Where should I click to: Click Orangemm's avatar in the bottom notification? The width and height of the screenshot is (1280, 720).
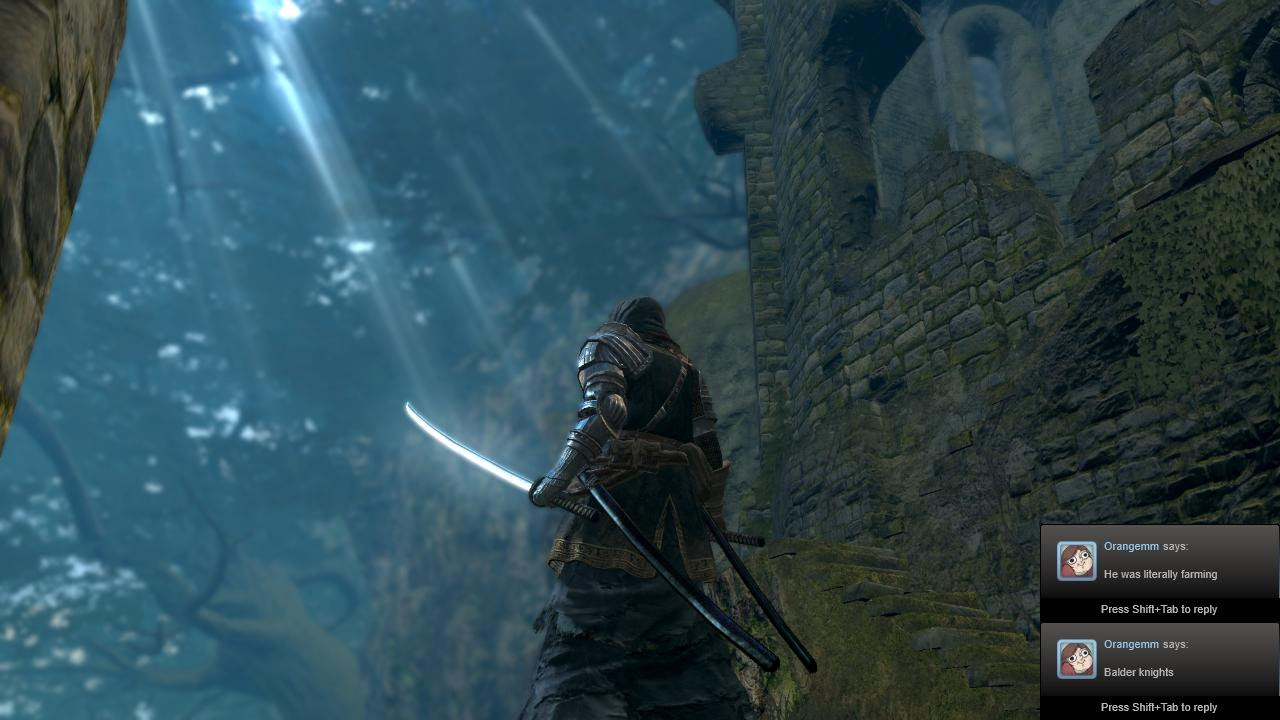[1077, 659]
